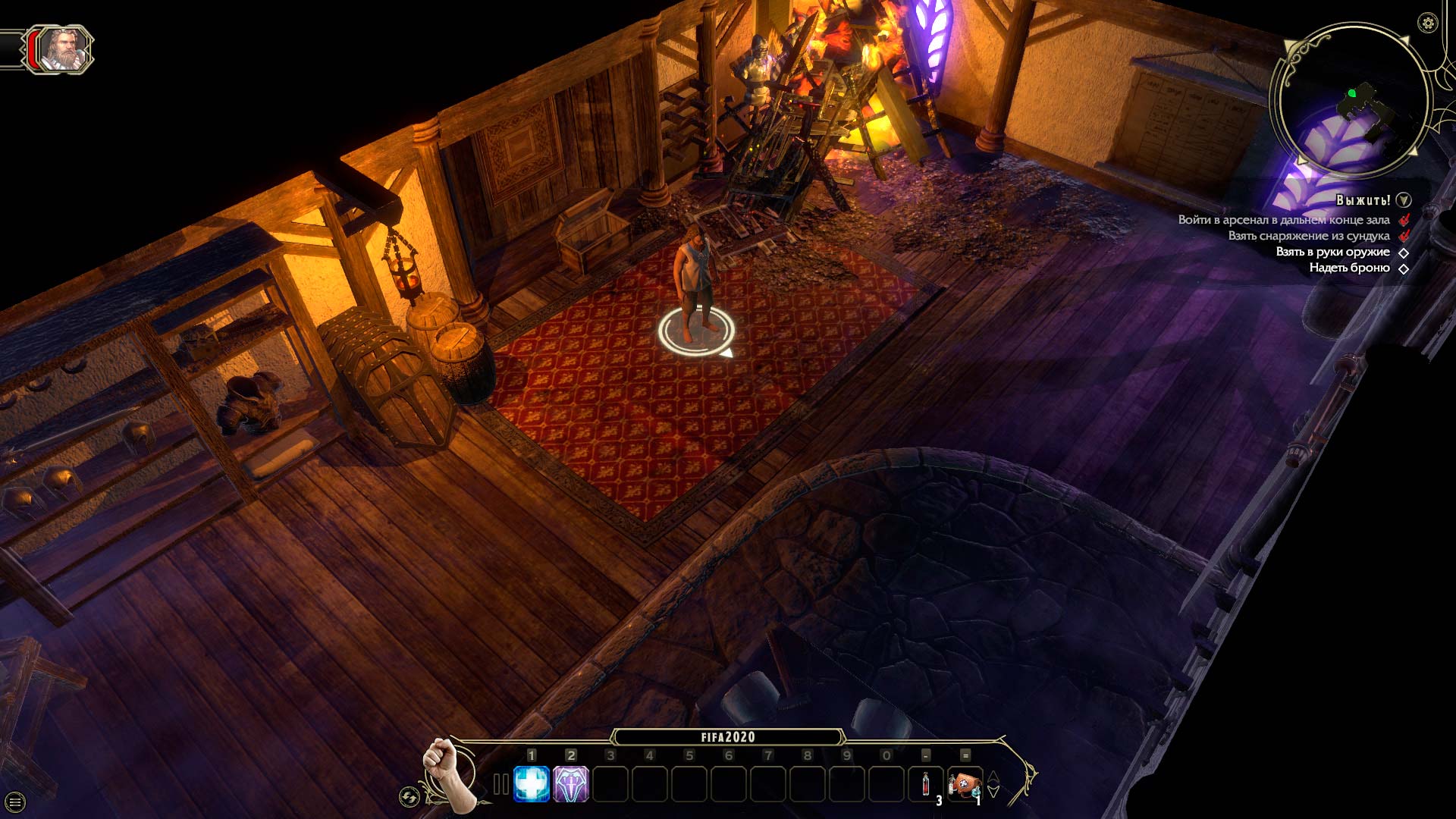1456x819 pixels.
Task: Activate the purple shield ability
Action: [571, 784]
